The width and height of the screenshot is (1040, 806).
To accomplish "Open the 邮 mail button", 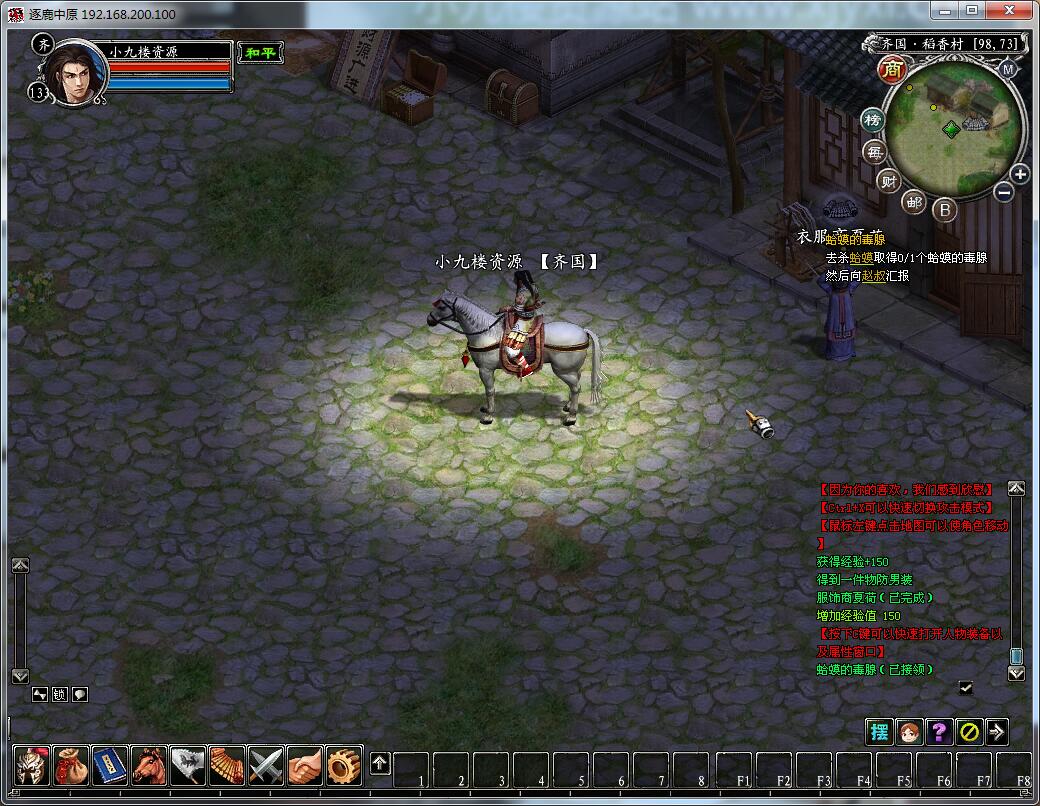I will tap(914, 201).
